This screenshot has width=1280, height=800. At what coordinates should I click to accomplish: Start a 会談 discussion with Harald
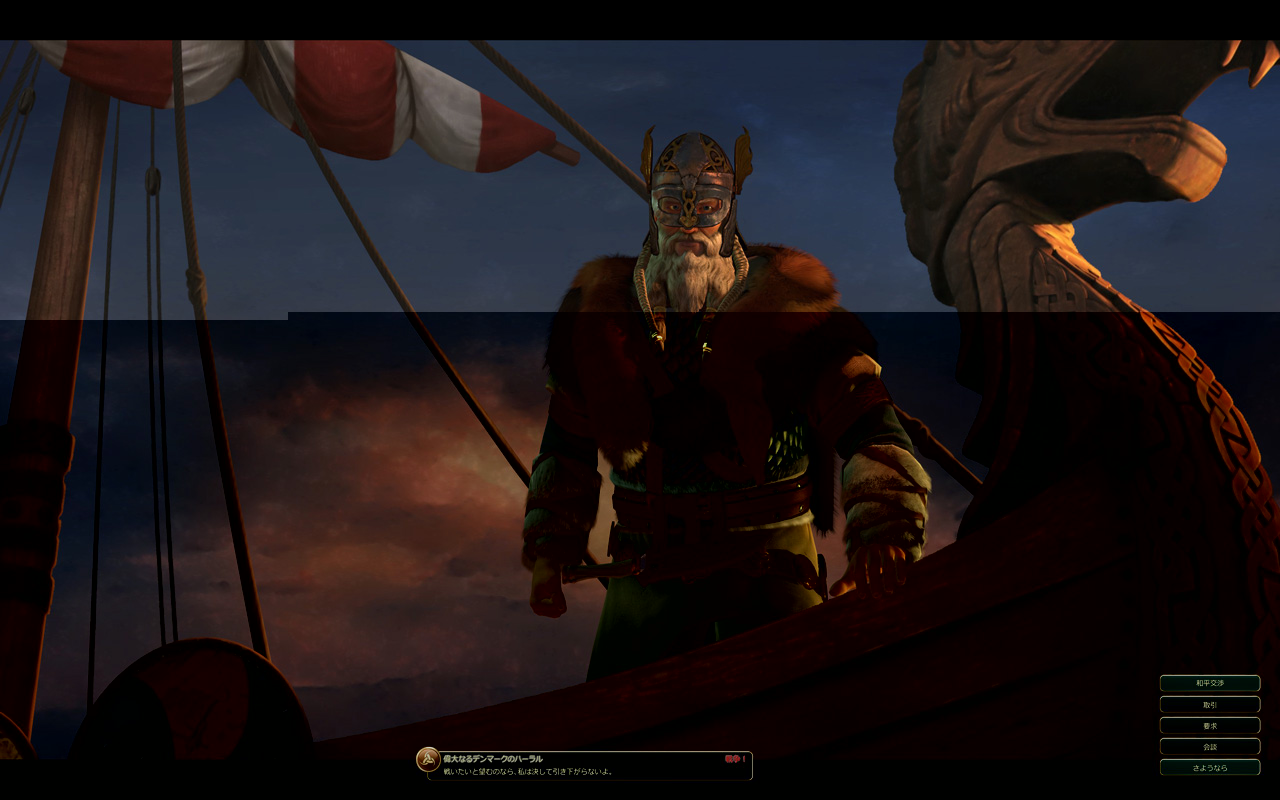[1209, 746]
